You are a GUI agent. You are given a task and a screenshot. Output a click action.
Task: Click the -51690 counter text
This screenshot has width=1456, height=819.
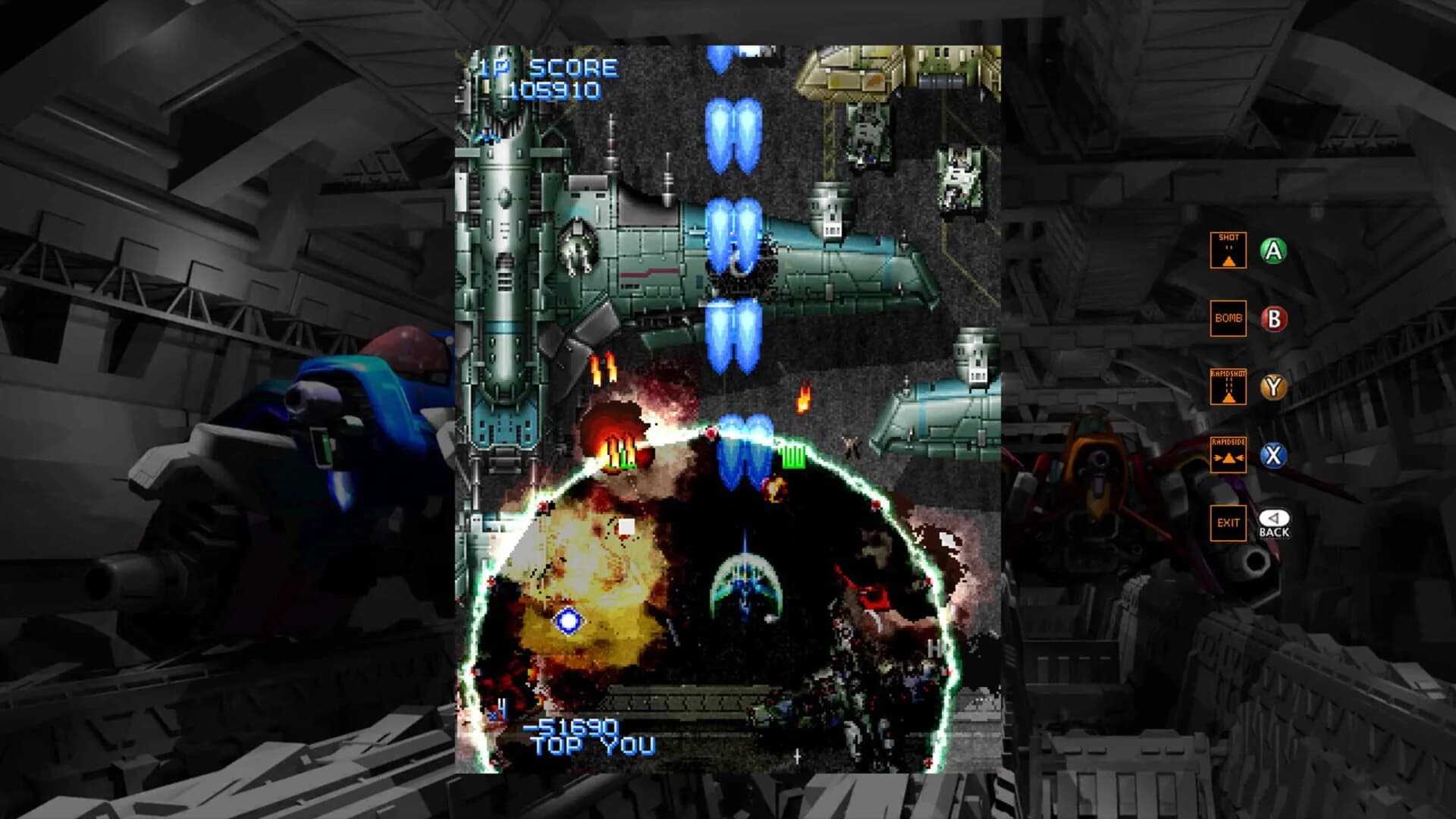coord(573,726)
